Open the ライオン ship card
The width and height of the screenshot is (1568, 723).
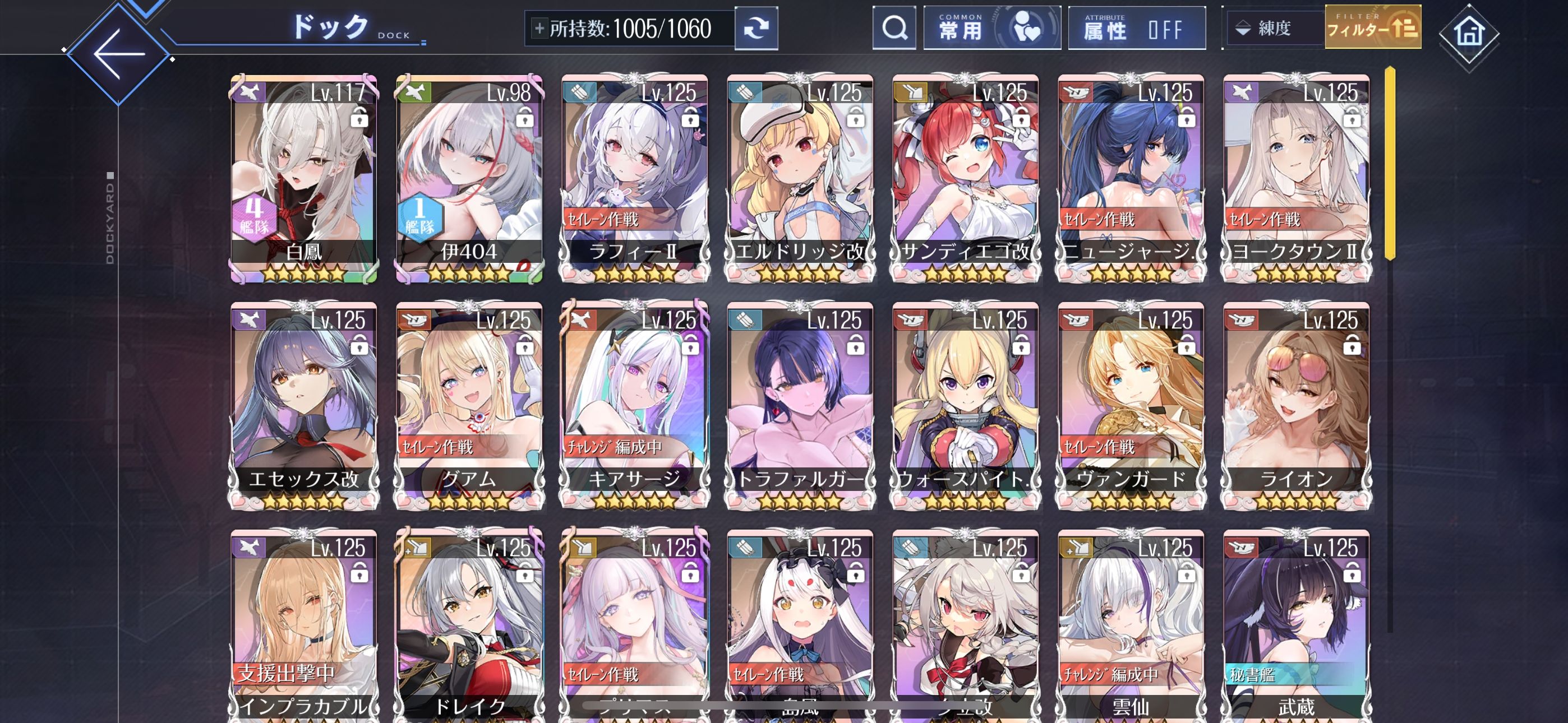pyautogui.click(x=1297, y=406)
